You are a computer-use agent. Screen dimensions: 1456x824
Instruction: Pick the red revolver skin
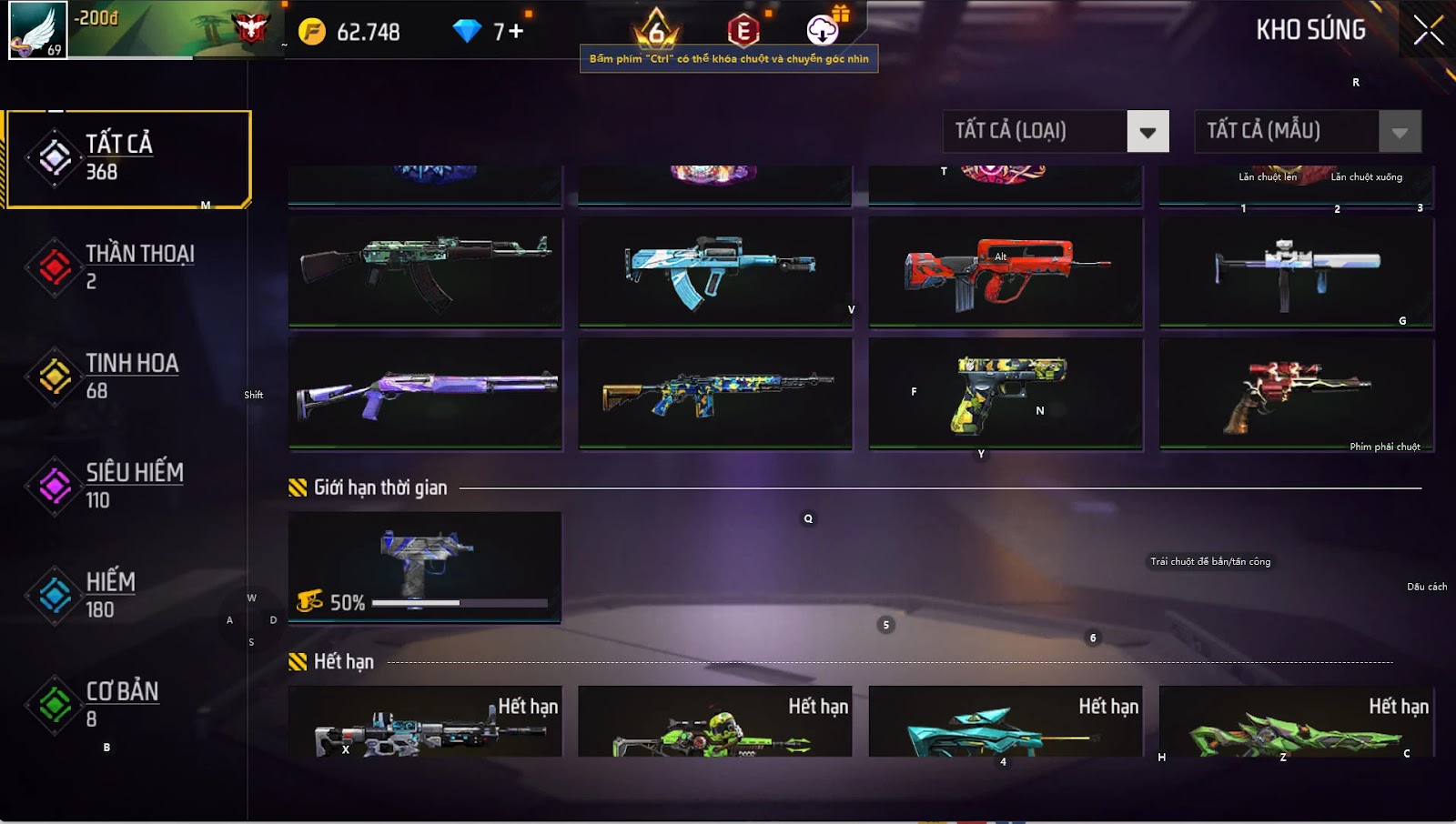pos(1296,394)
